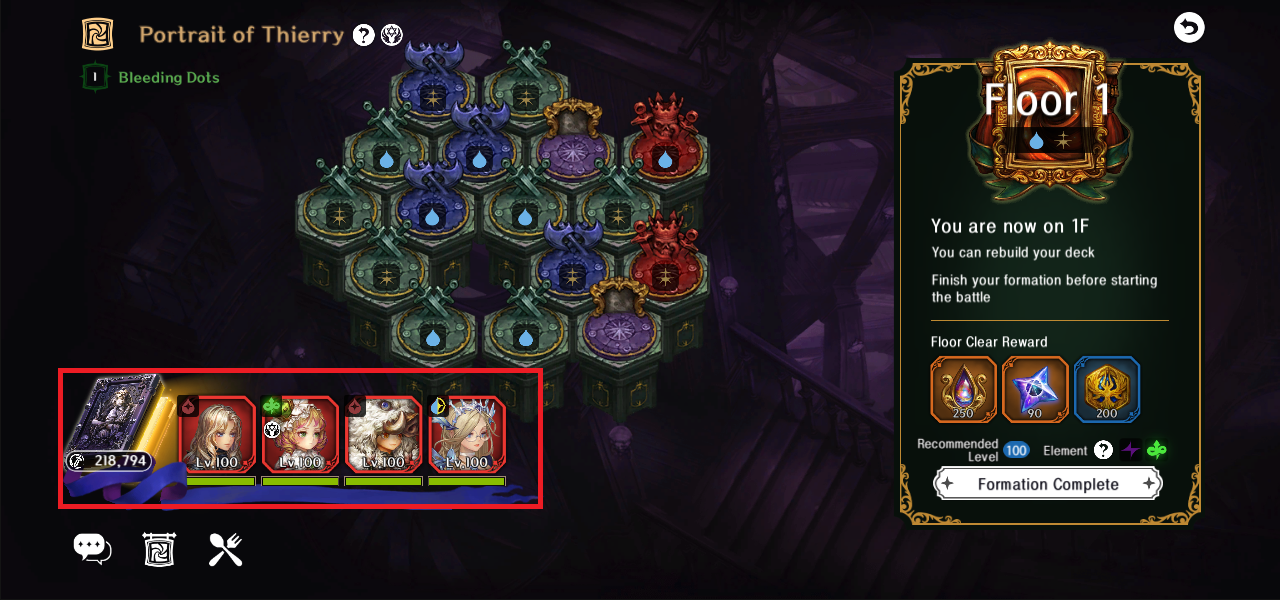Select the white furry horned hero portrait
Image resolution: width=1280 pixels, height=600 pixels.
tap(384, 434)
